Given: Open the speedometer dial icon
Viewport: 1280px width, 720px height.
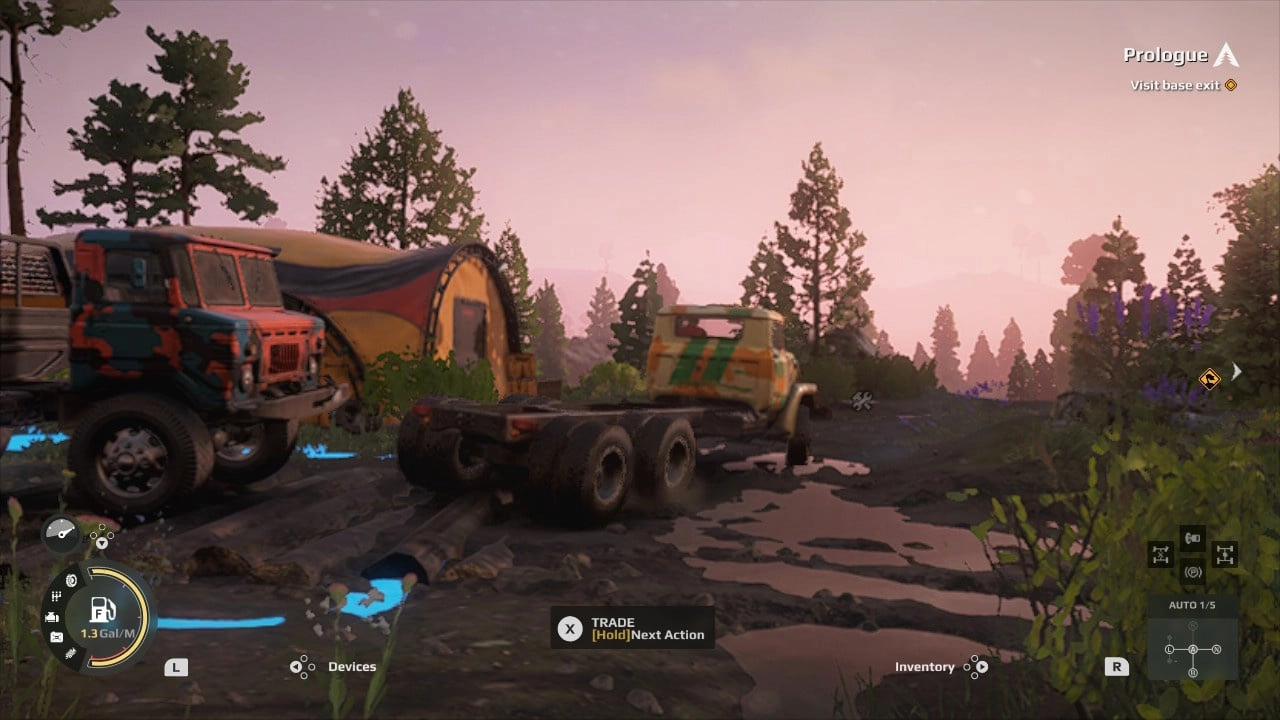Looking at the screenshot, I should (x=60, y=533).
